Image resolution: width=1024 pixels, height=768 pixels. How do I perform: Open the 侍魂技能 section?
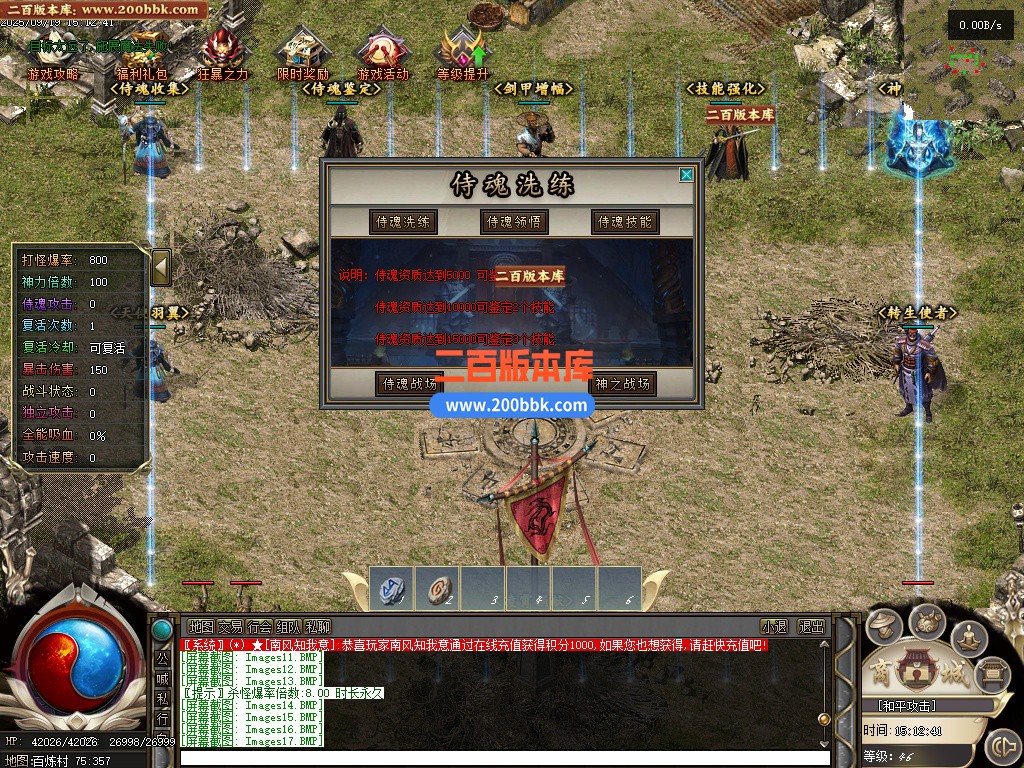[x=624, y=222]
